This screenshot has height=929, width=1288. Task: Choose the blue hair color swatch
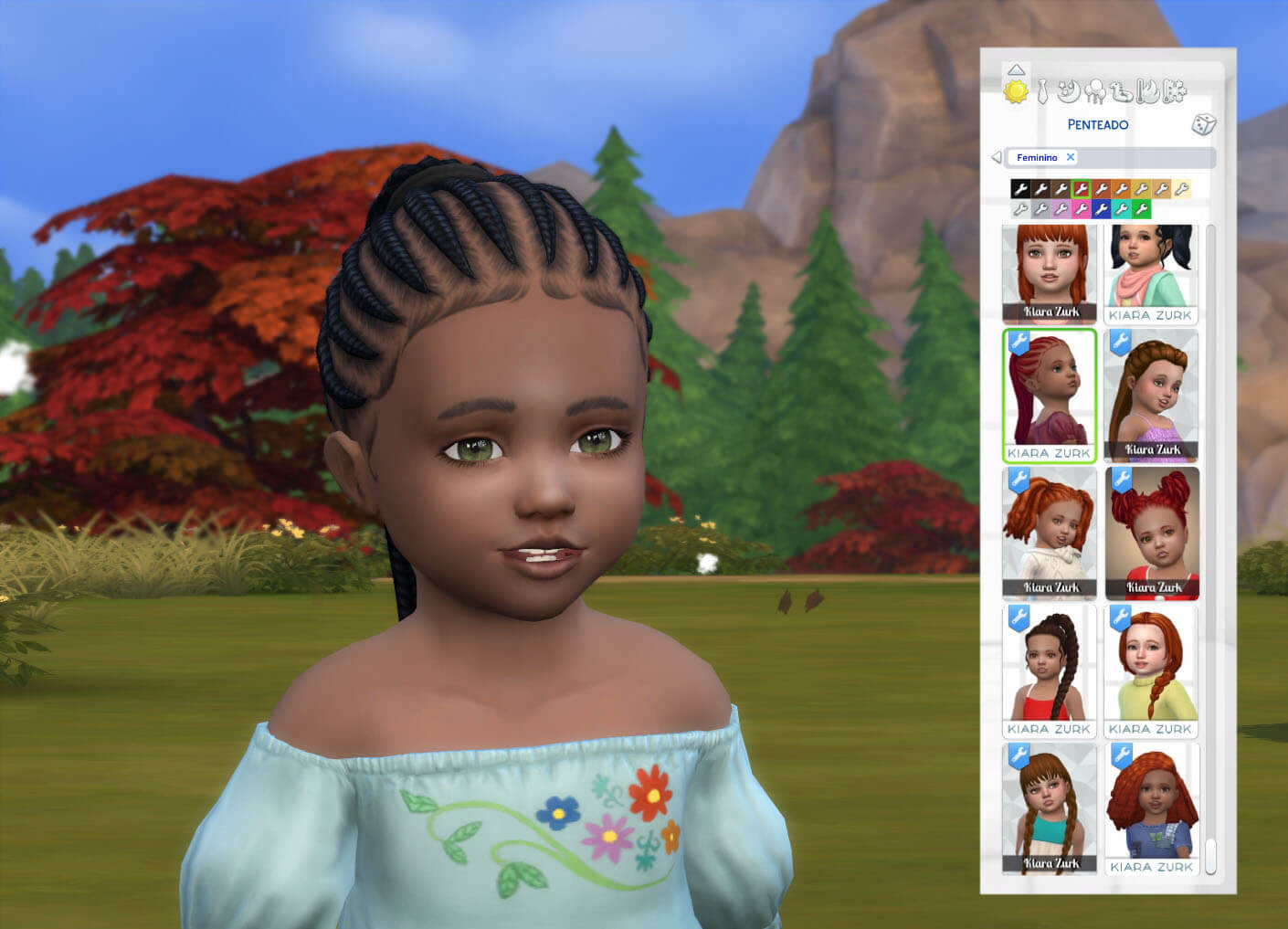(x=1101, y=209)
